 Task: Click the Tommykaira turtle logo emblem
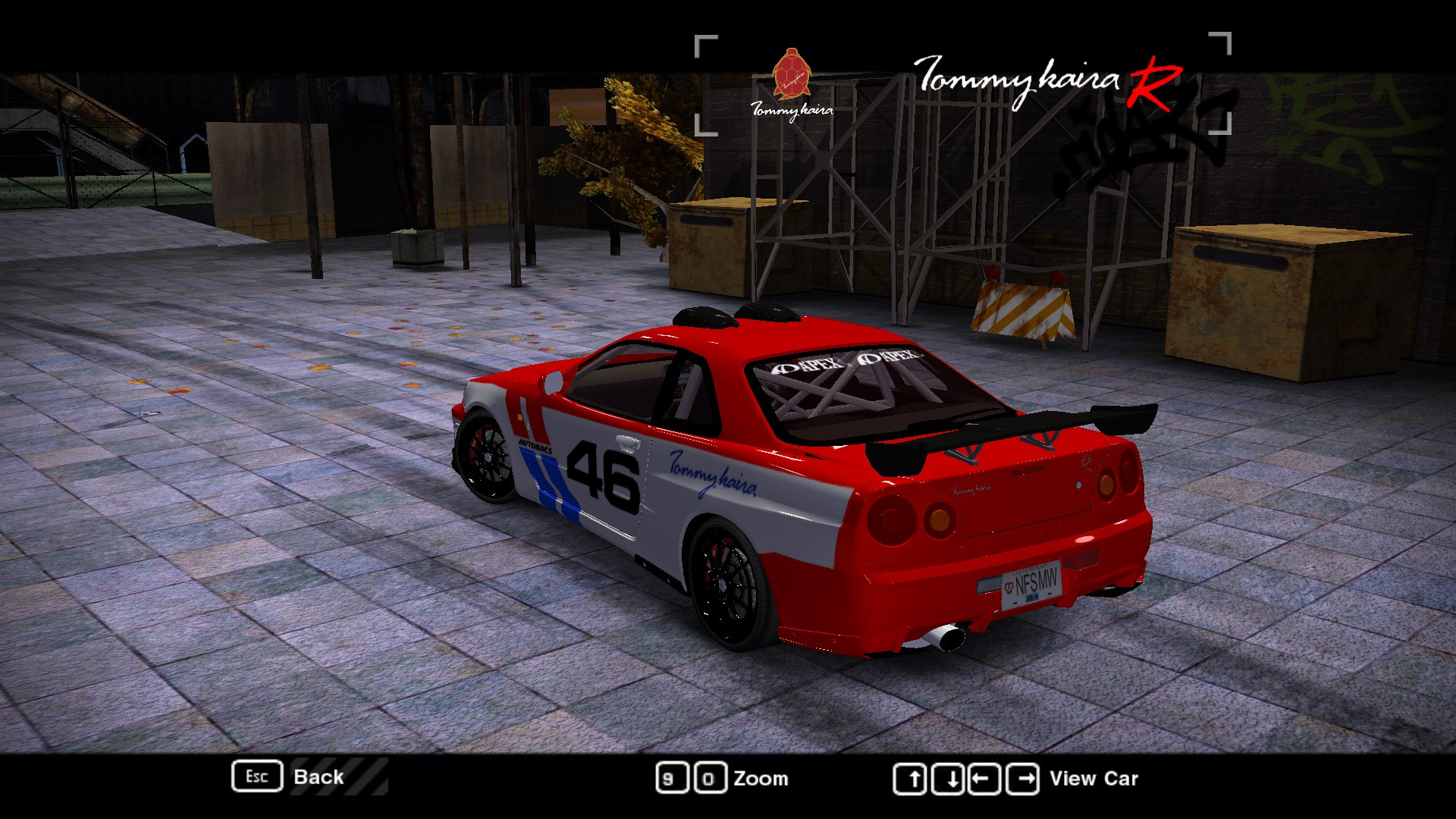point(790,76)
